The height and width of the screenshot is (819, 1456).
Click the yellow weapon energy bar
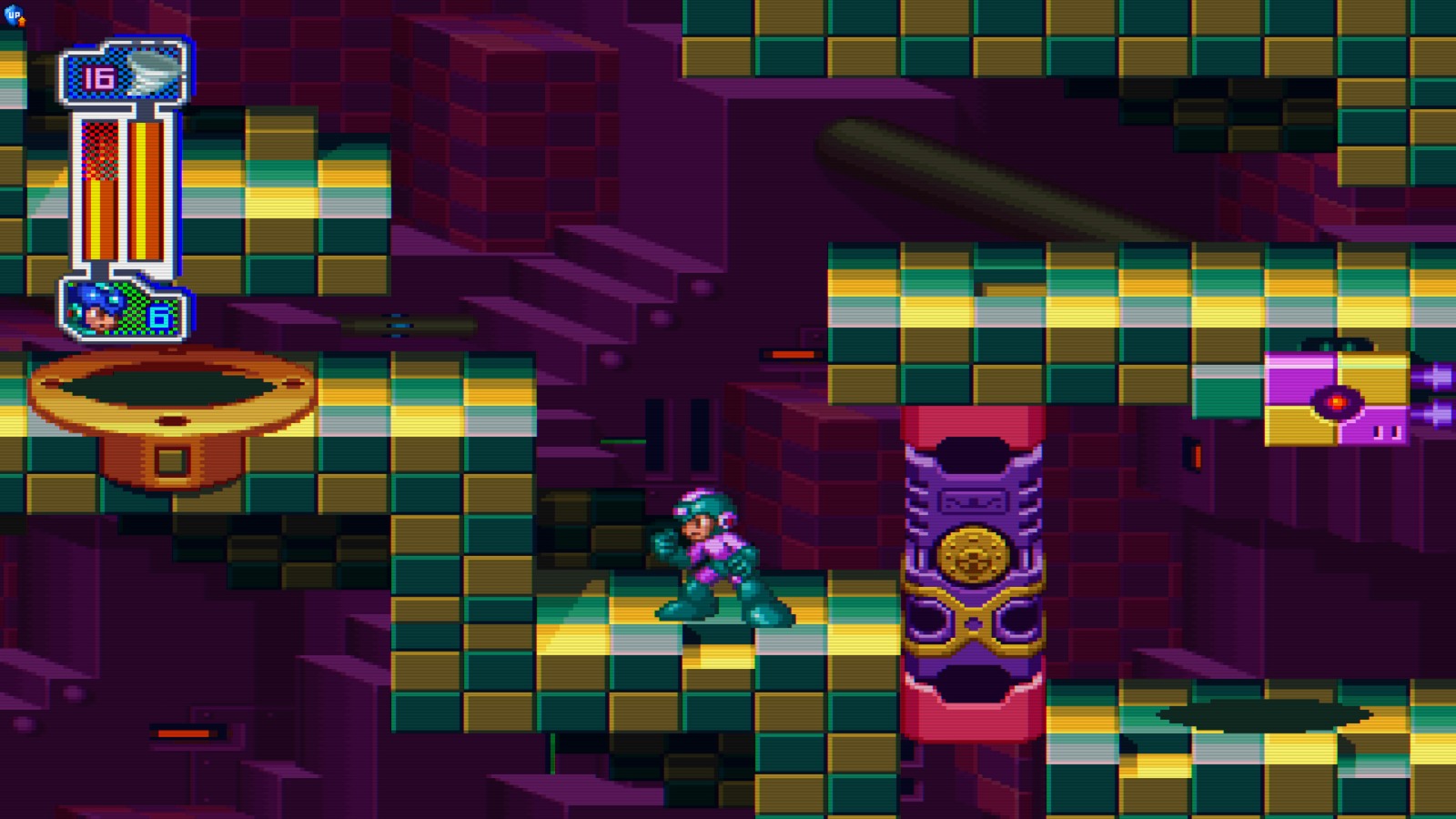[146, 191]
